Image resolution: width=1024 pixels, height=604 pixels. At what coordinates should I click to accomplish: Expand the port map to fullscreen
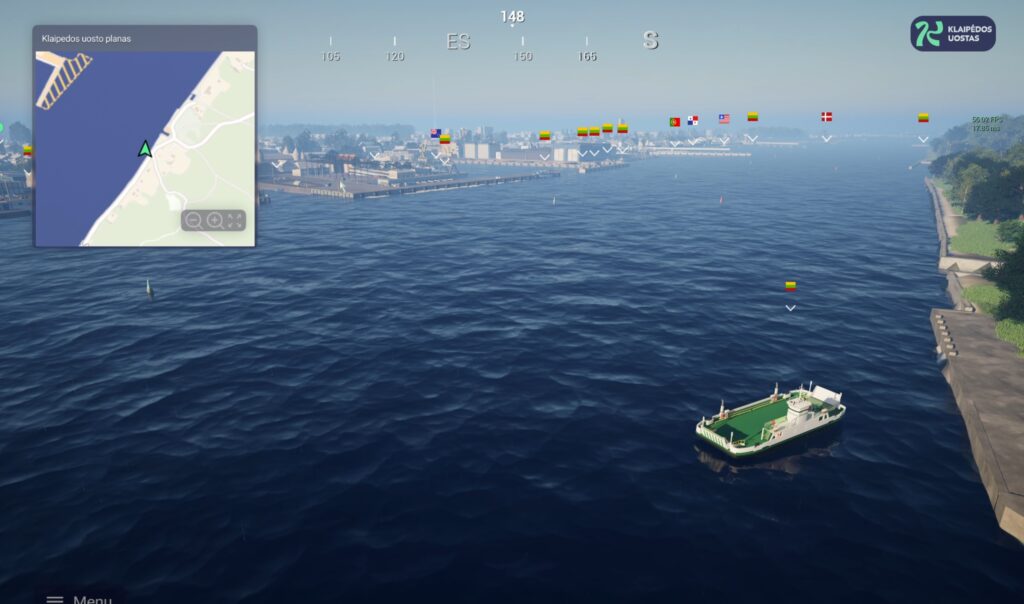[235, 220]
